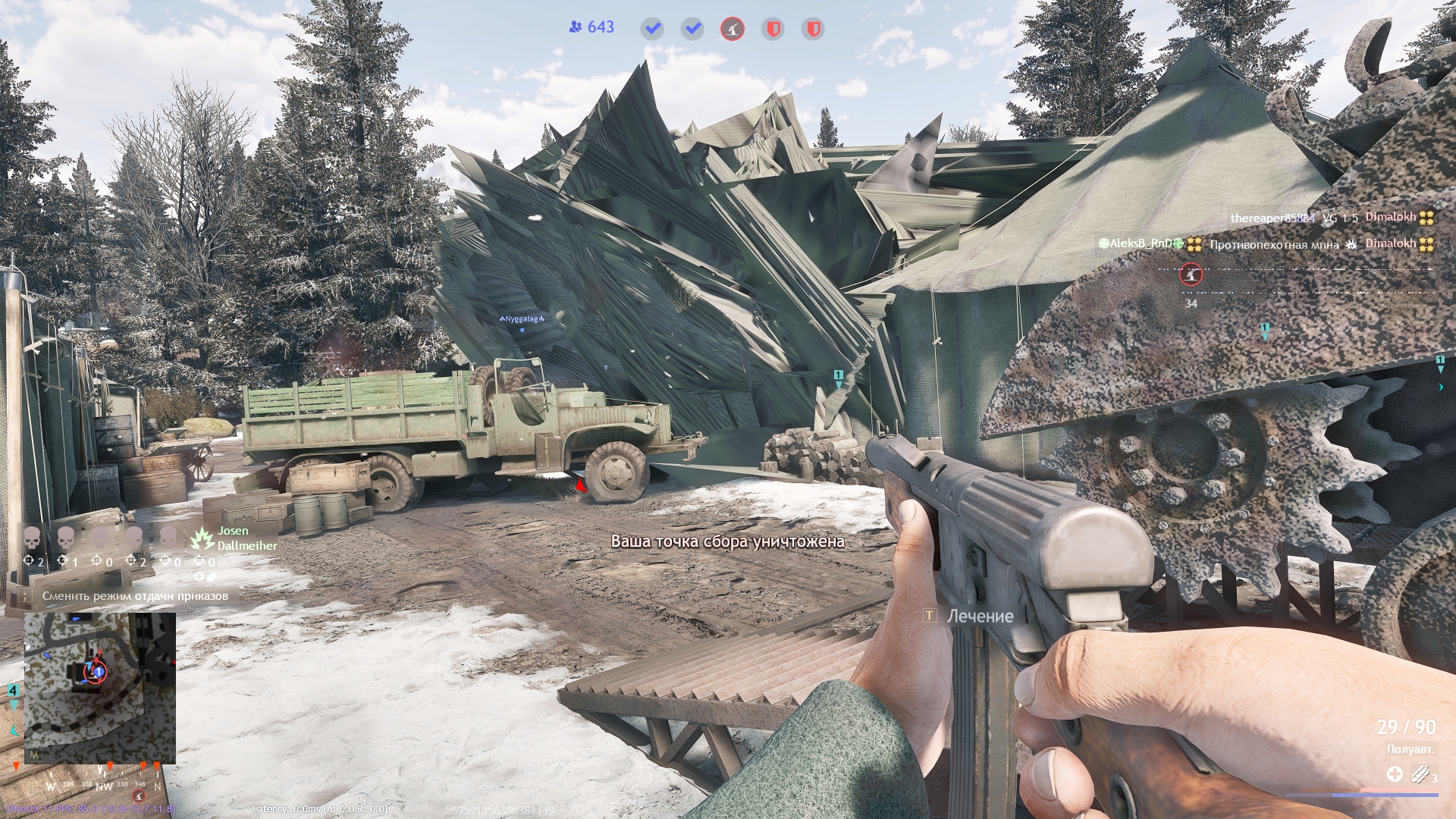Select the active artillery objective icon at top

(x=733, y=30)
